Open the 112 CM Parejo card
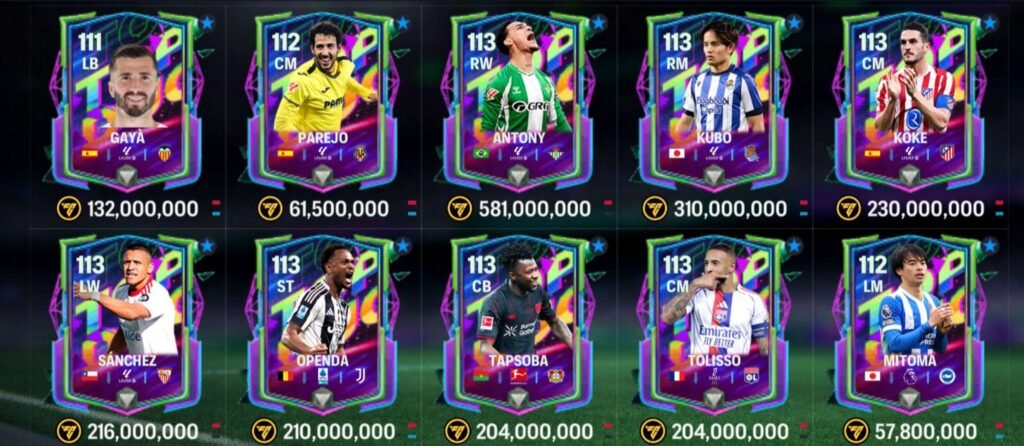The width and height of the screenshot is (1024, 446). click(x=322, y=100)
